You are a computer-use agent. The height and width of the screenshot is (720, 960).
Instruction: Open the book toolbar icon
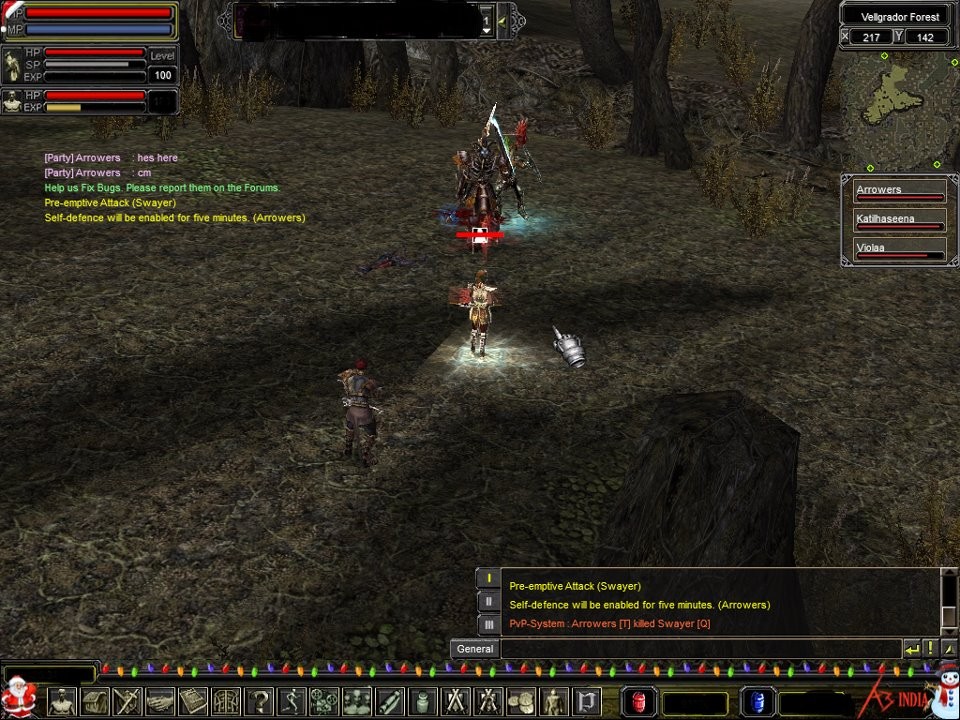point(193,701)
